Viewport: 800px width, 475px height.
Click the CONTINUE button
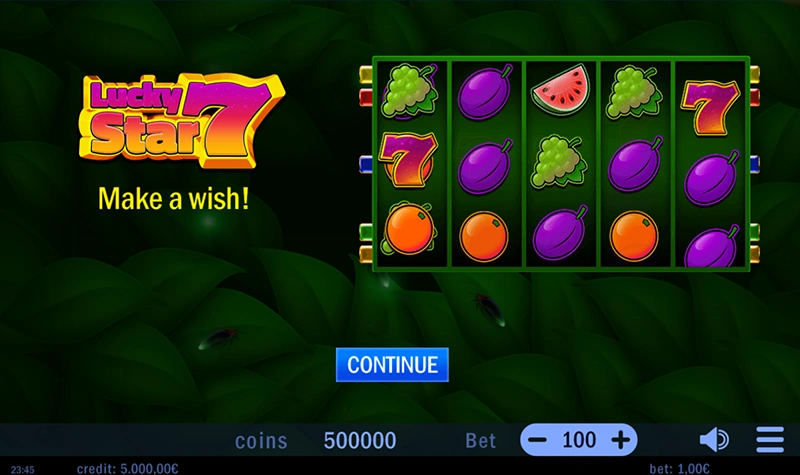tap(392, 364)
